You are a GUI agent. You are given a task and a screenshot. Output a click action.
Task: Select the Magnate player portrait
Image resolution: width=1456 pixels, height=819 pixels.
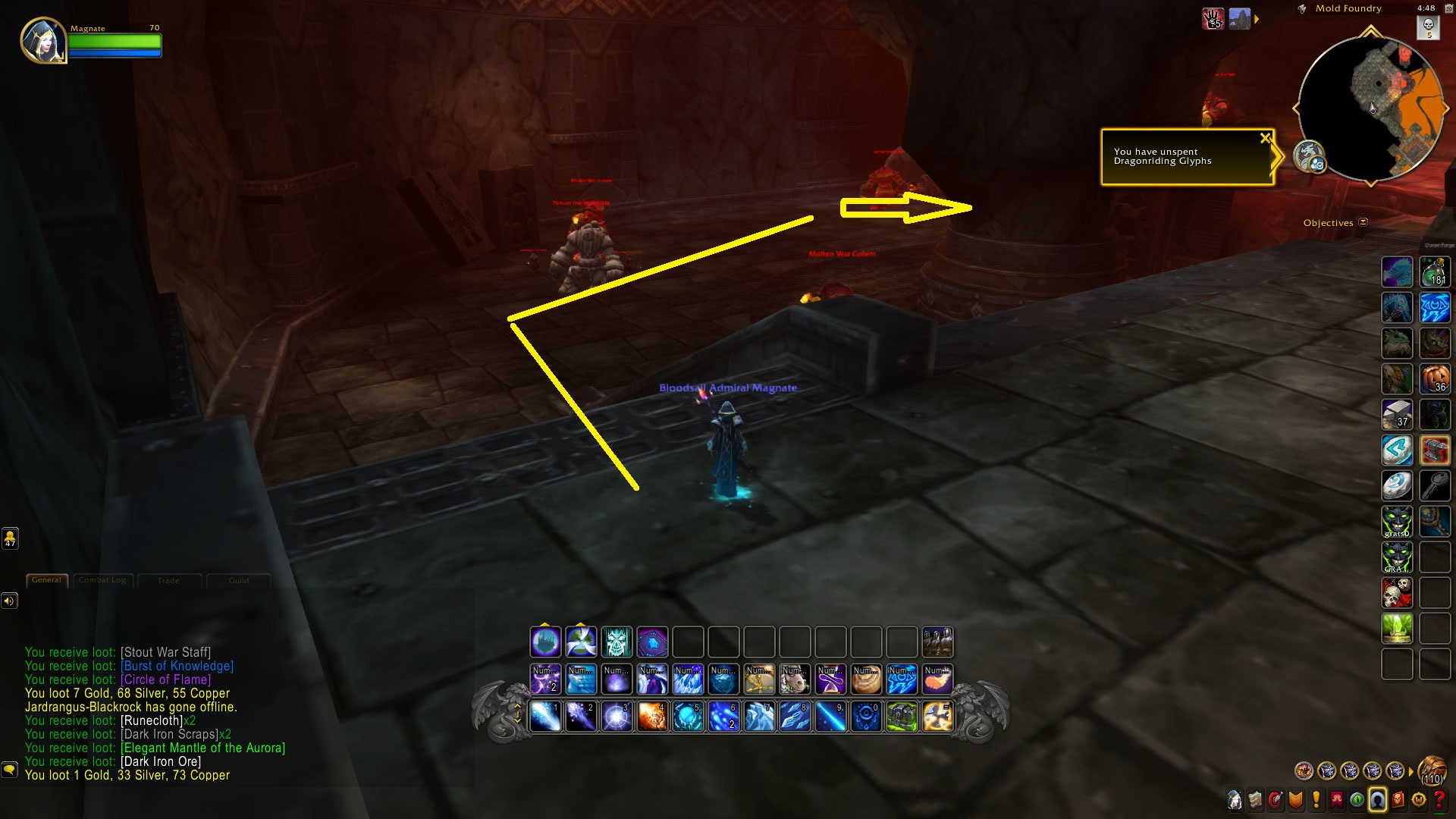point(42,40)
